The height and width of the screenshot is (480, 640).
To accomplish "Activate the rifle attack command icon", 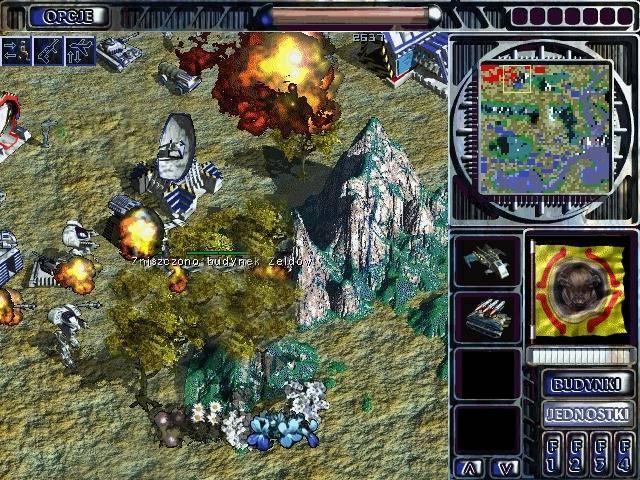I will click(48, 51).
